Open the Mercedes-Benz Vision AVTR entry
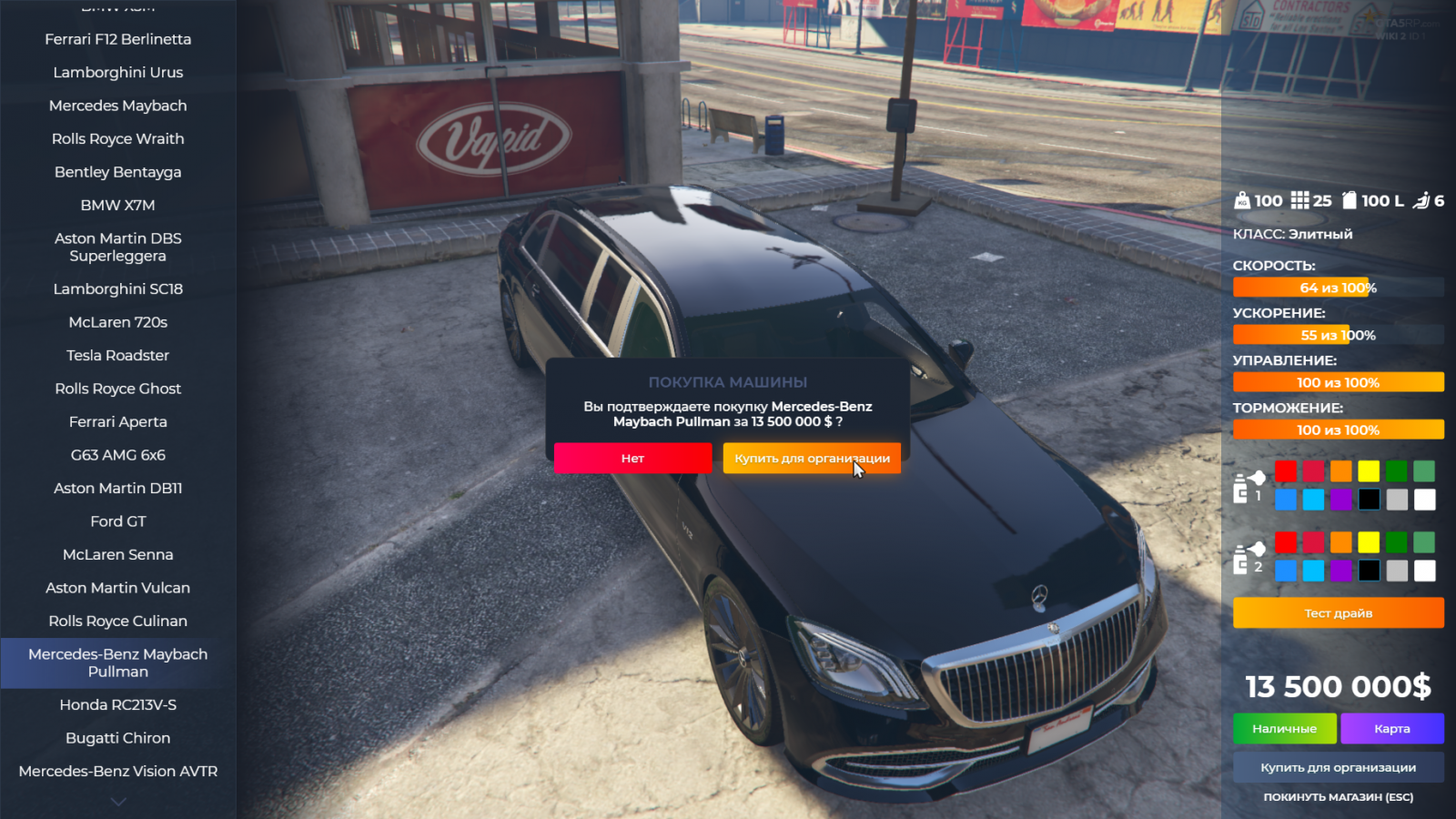This screenshot has height=819, width=1456. click(118, 772)
